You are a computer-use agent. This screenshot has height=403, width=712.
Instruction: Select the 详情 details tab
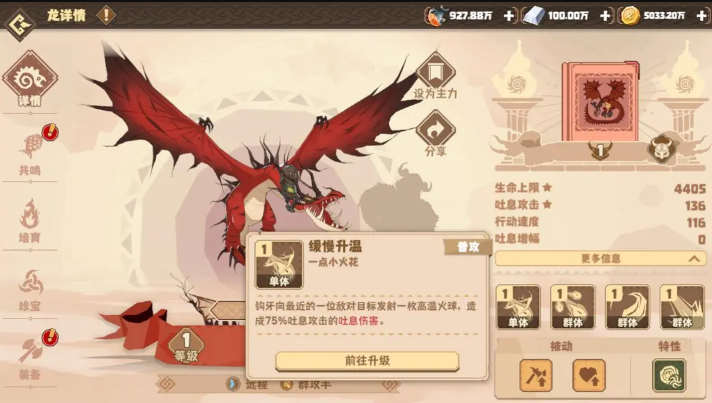(30, 82)
